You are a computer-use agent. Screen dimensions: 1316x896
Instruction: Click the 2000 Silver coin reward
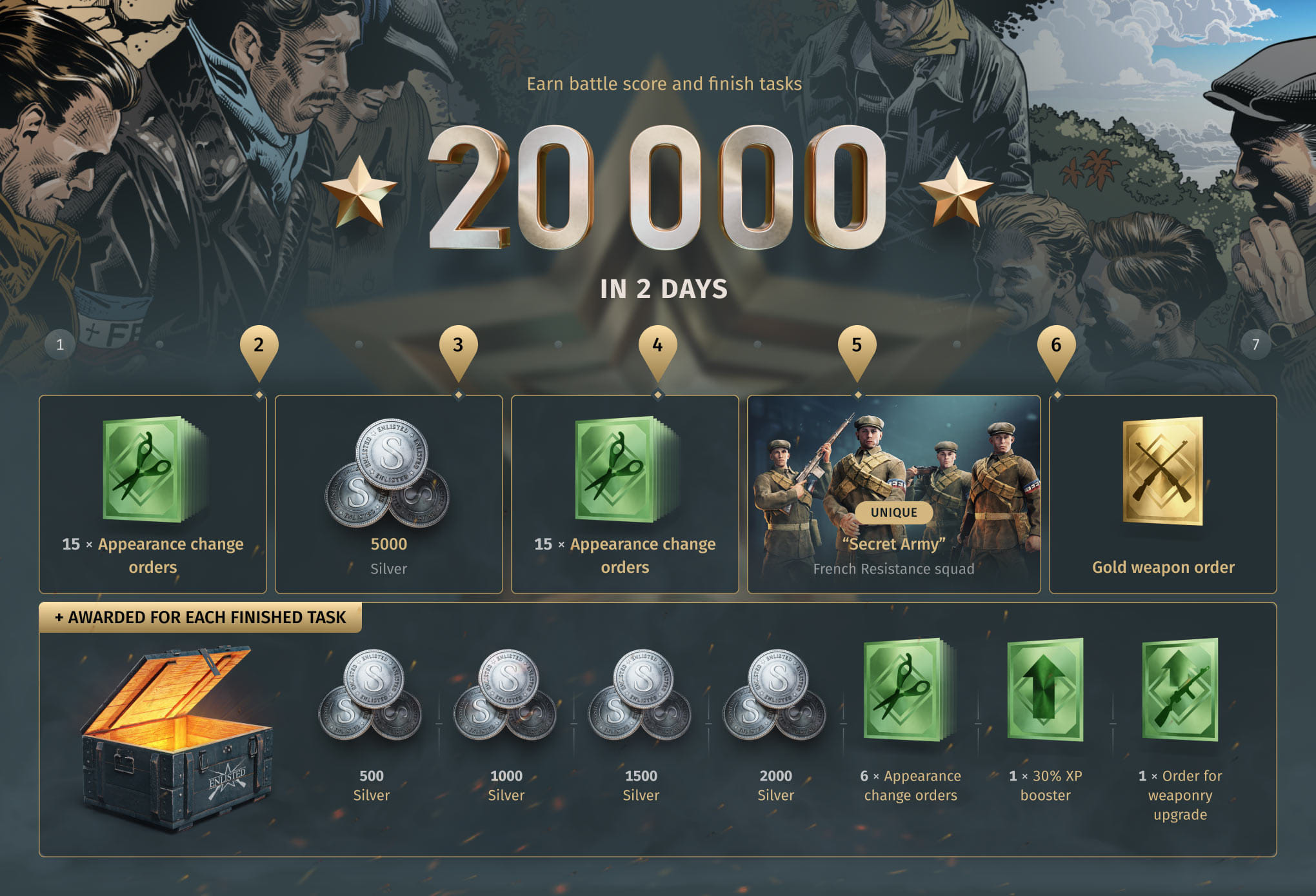click(x=775, y=695)
